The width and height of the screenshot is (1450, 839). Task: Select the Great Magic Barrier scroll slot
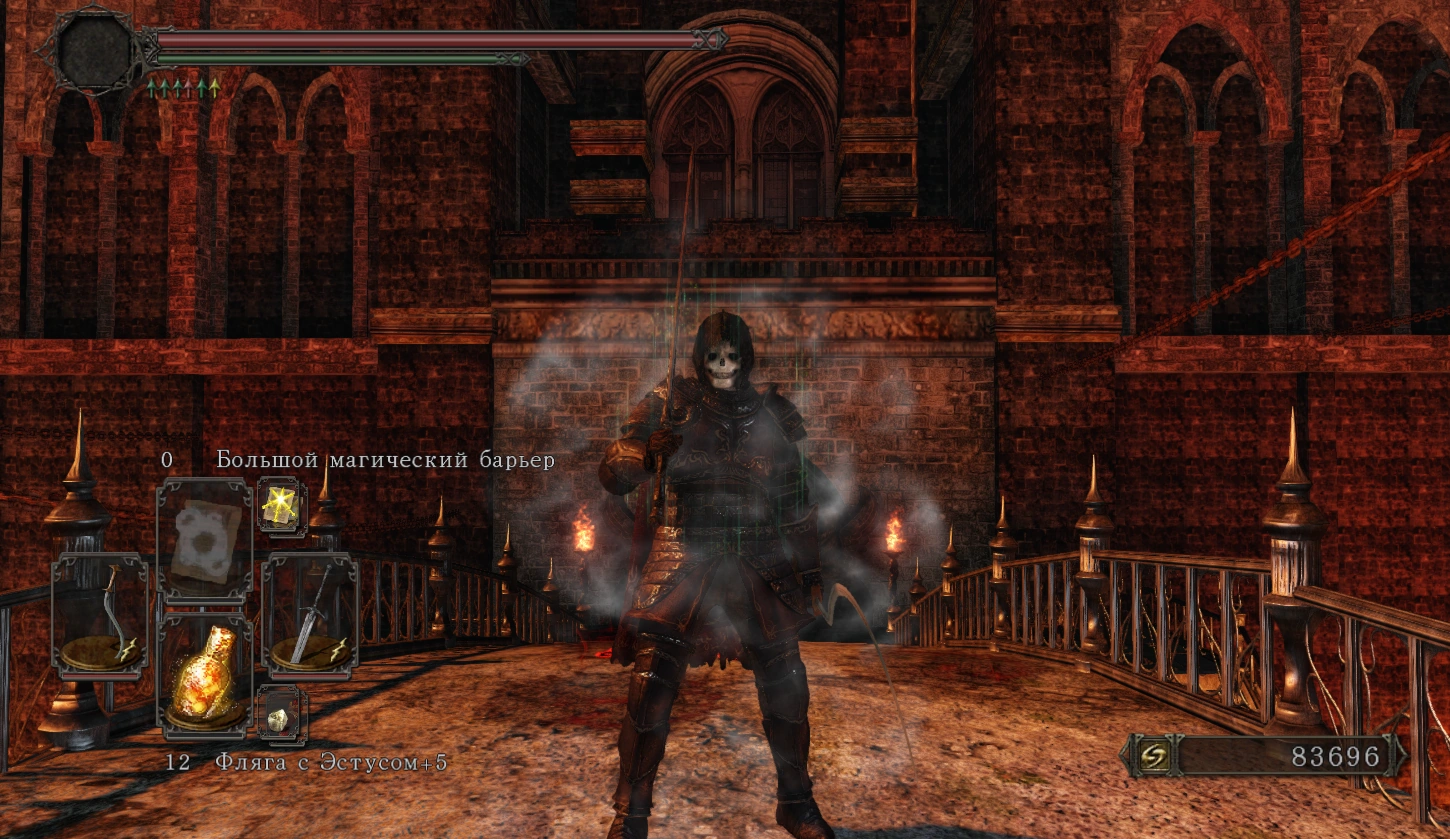(204, 540)
